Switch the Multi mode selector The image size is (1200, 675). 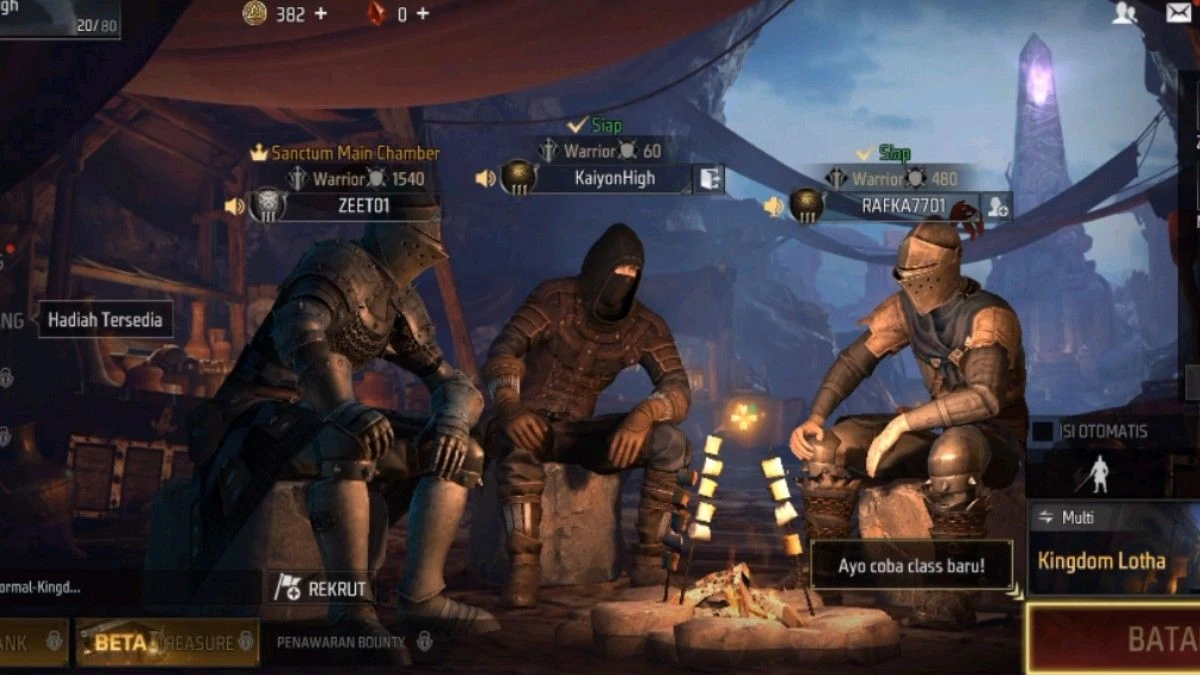coord(1066,517)
